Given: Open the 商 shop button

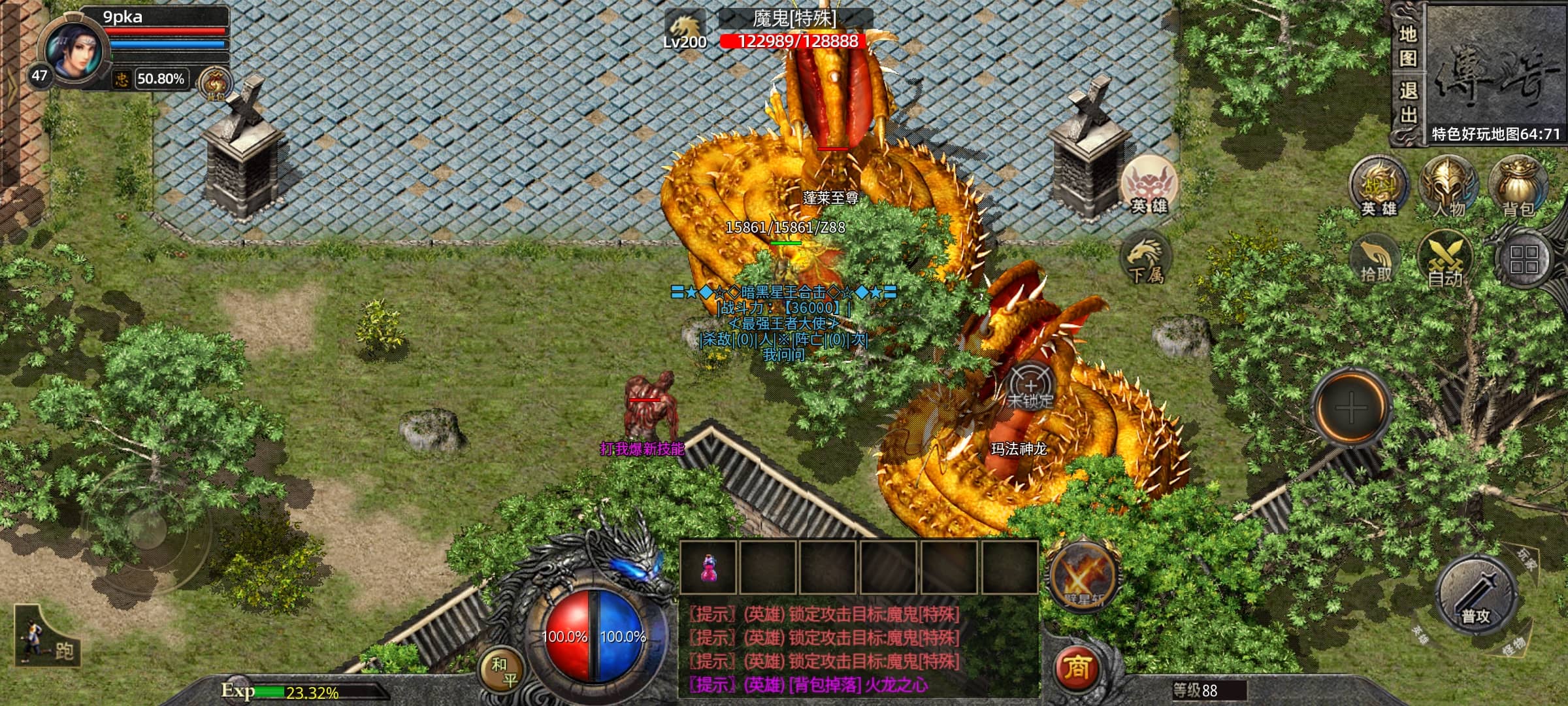Looking at the screenshot, I should pyautogui.click(x=1077, y=668).
